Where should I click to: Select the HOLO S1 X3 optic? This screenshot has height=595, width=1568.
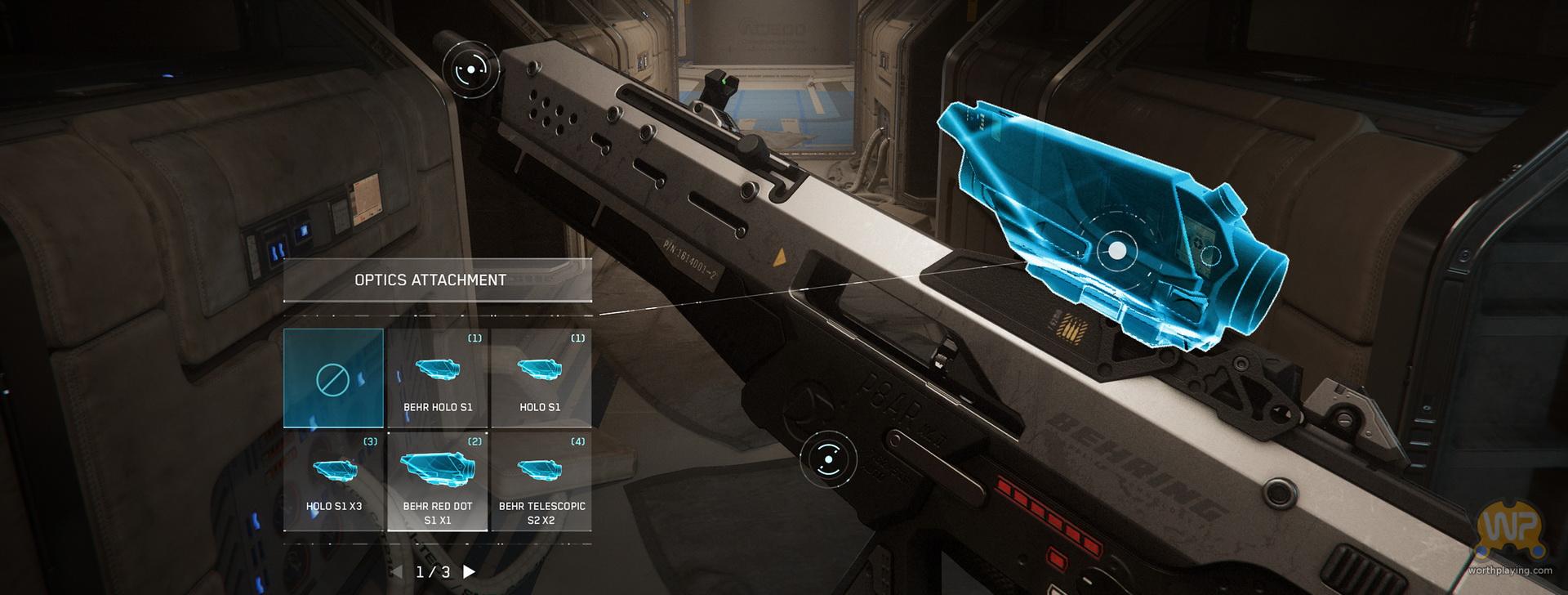pyautogui.click(x=333, y=481)
